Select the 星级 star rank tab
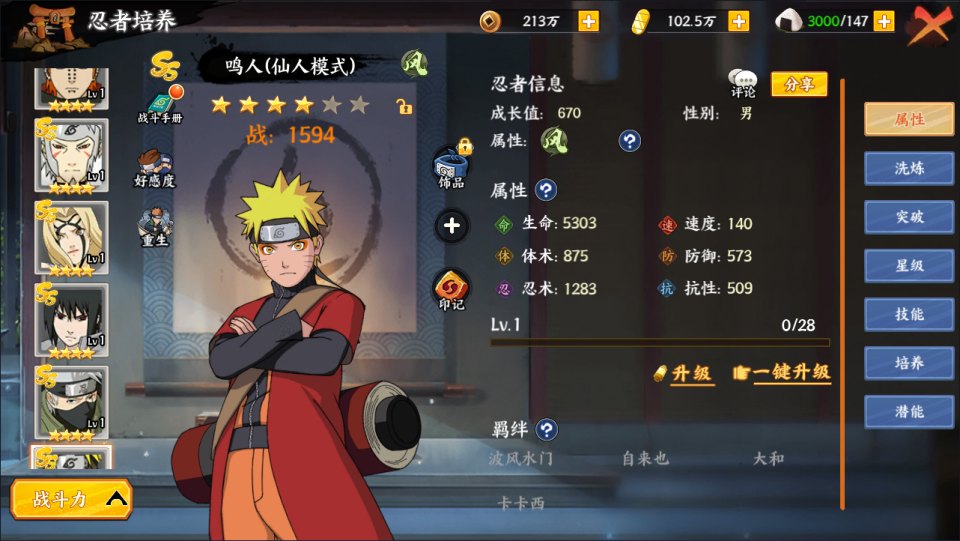Image resolution: width=960 pixels, height=541 pixels. point(908,266)
